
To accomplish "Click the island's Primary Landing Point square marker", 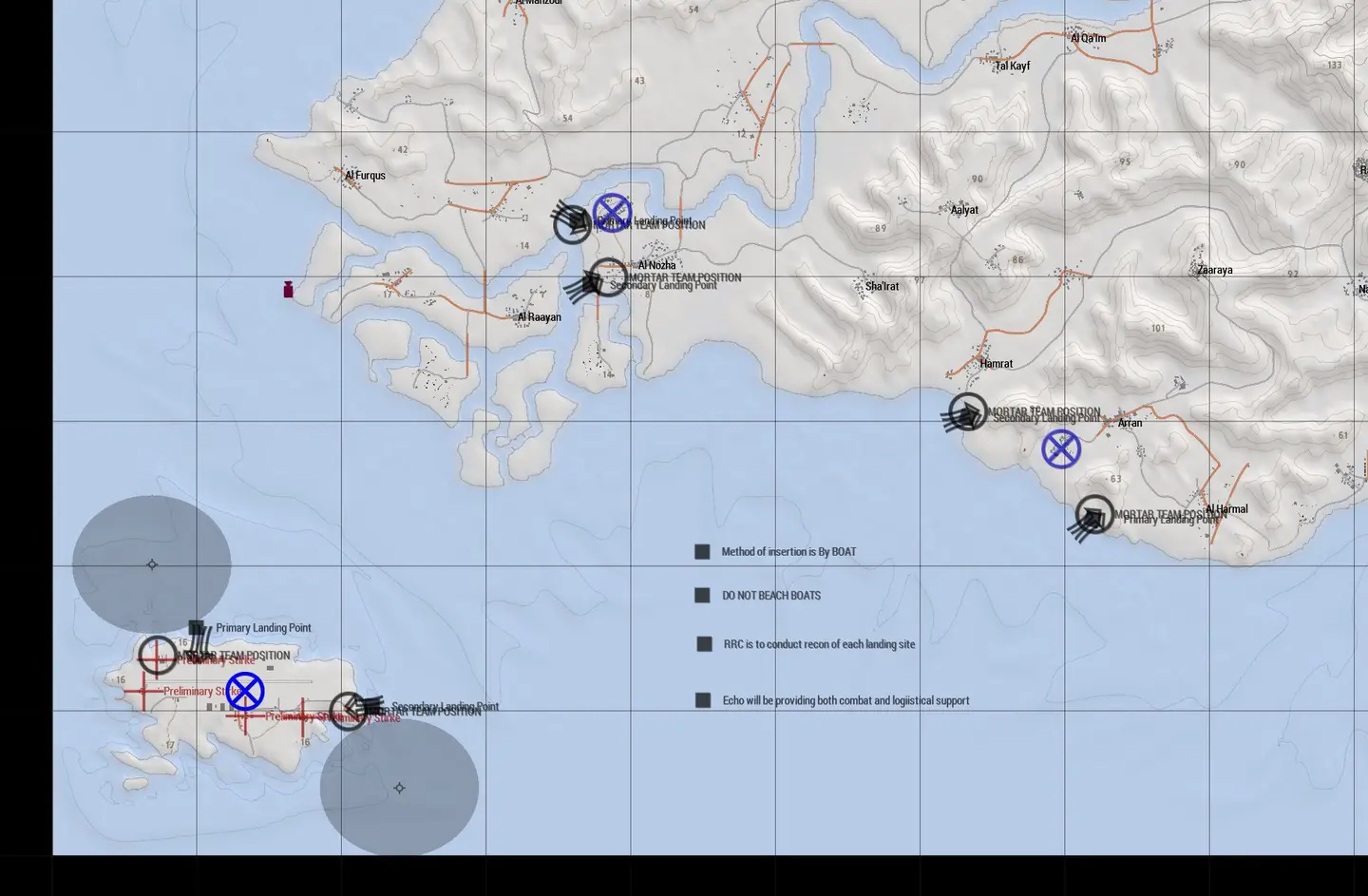I will point(196,628).
